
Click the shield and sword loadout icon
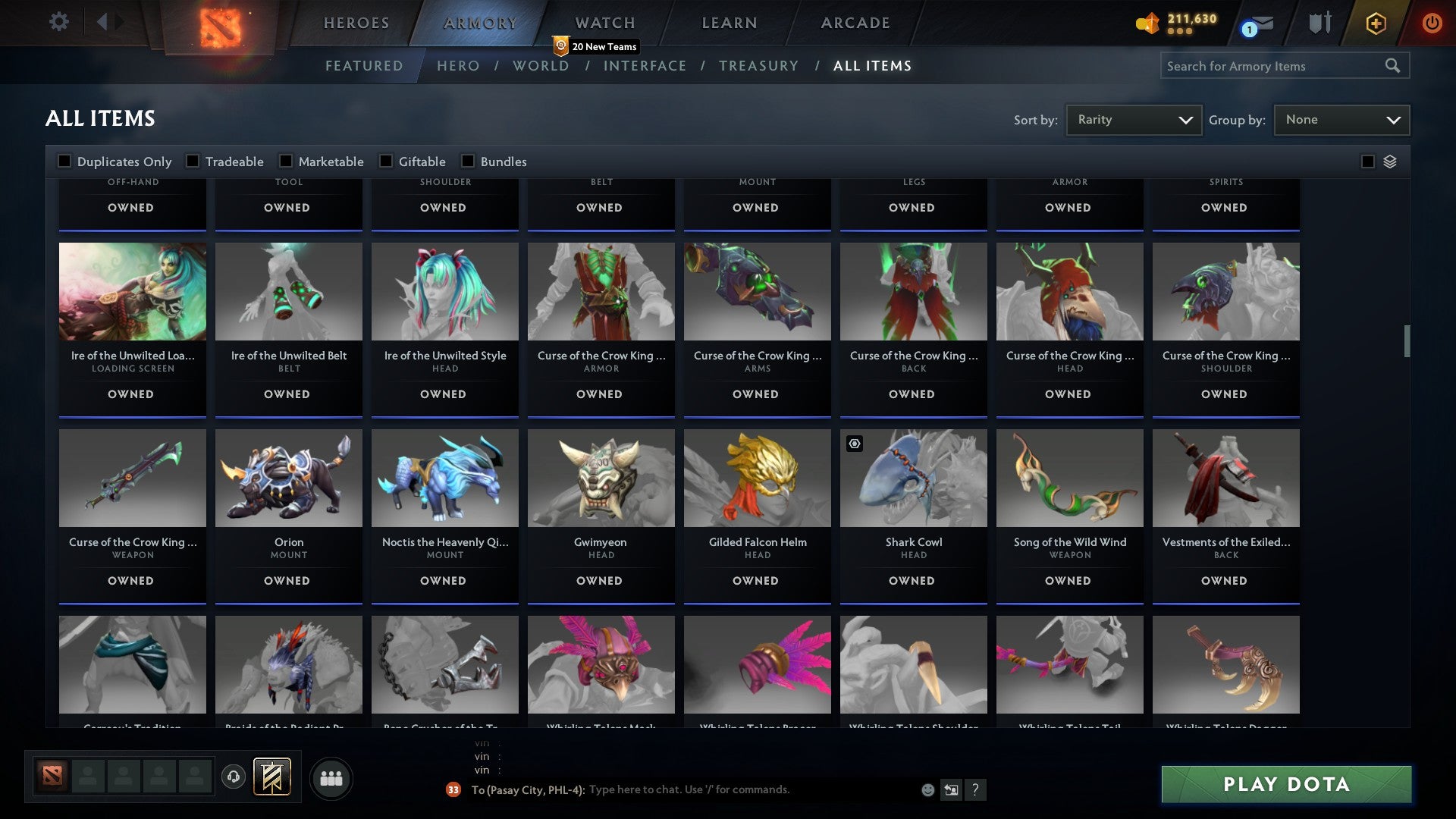1319,23
